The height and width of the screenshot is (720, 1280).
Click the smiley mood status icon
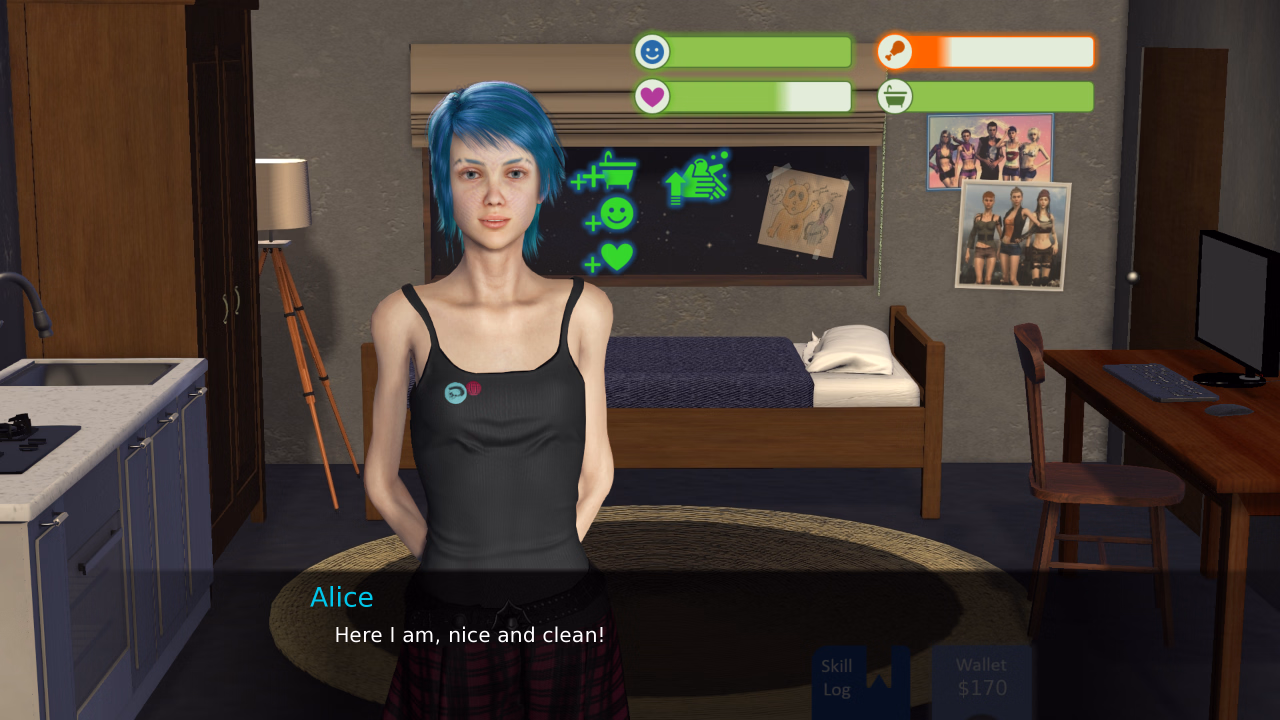pos(651,51)
